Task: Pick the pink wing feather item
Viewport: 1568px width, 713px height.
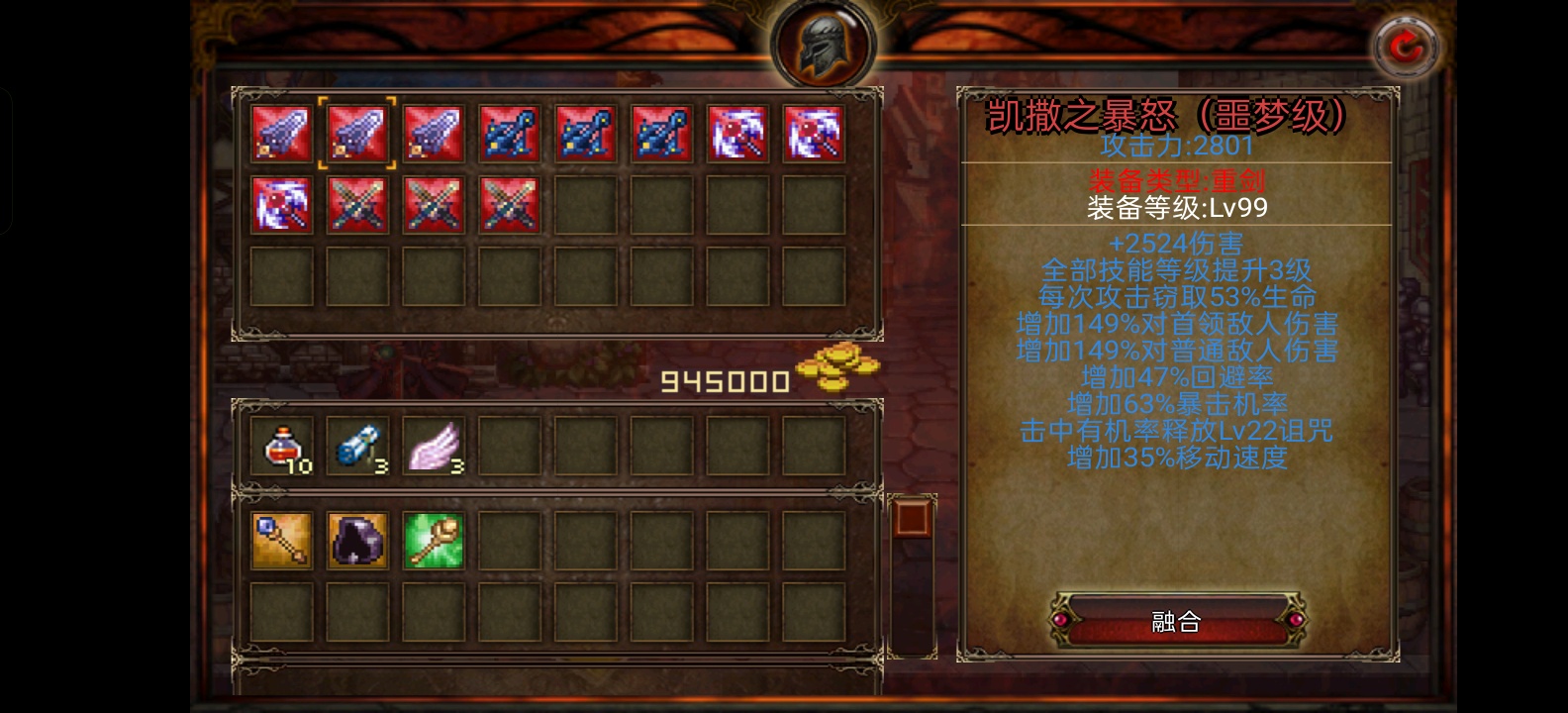Action: 434,446
